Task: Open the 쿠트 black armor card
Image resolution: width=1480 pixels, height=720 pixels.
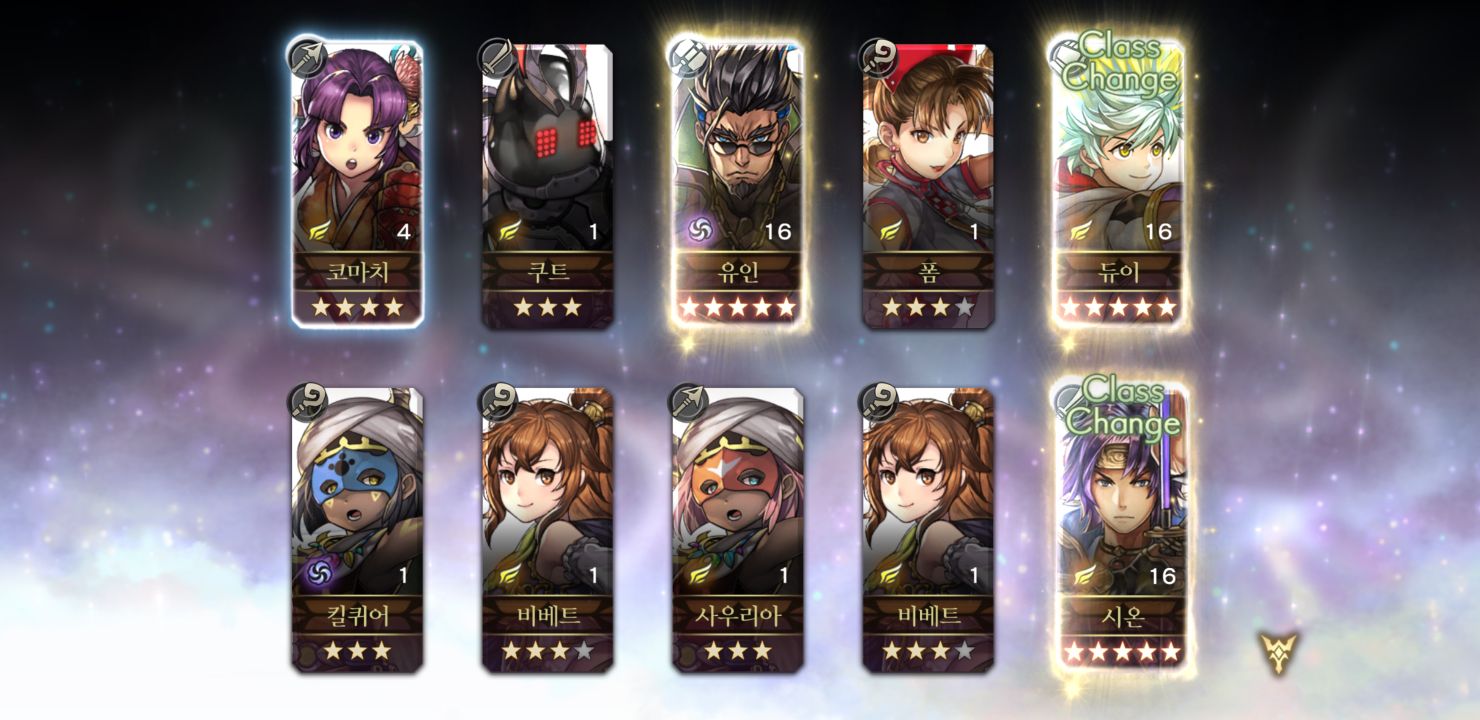Action: 547,183
